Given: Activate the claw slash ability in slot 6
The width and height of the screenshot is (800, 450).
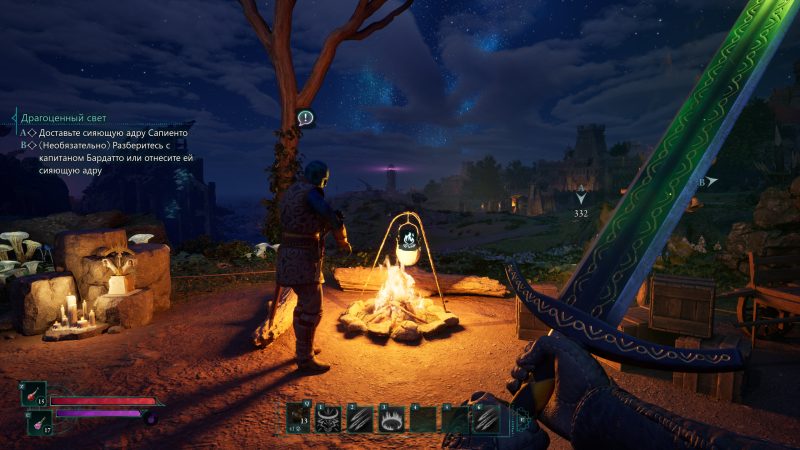Looking at the screenshot, I should pos(485,419).
